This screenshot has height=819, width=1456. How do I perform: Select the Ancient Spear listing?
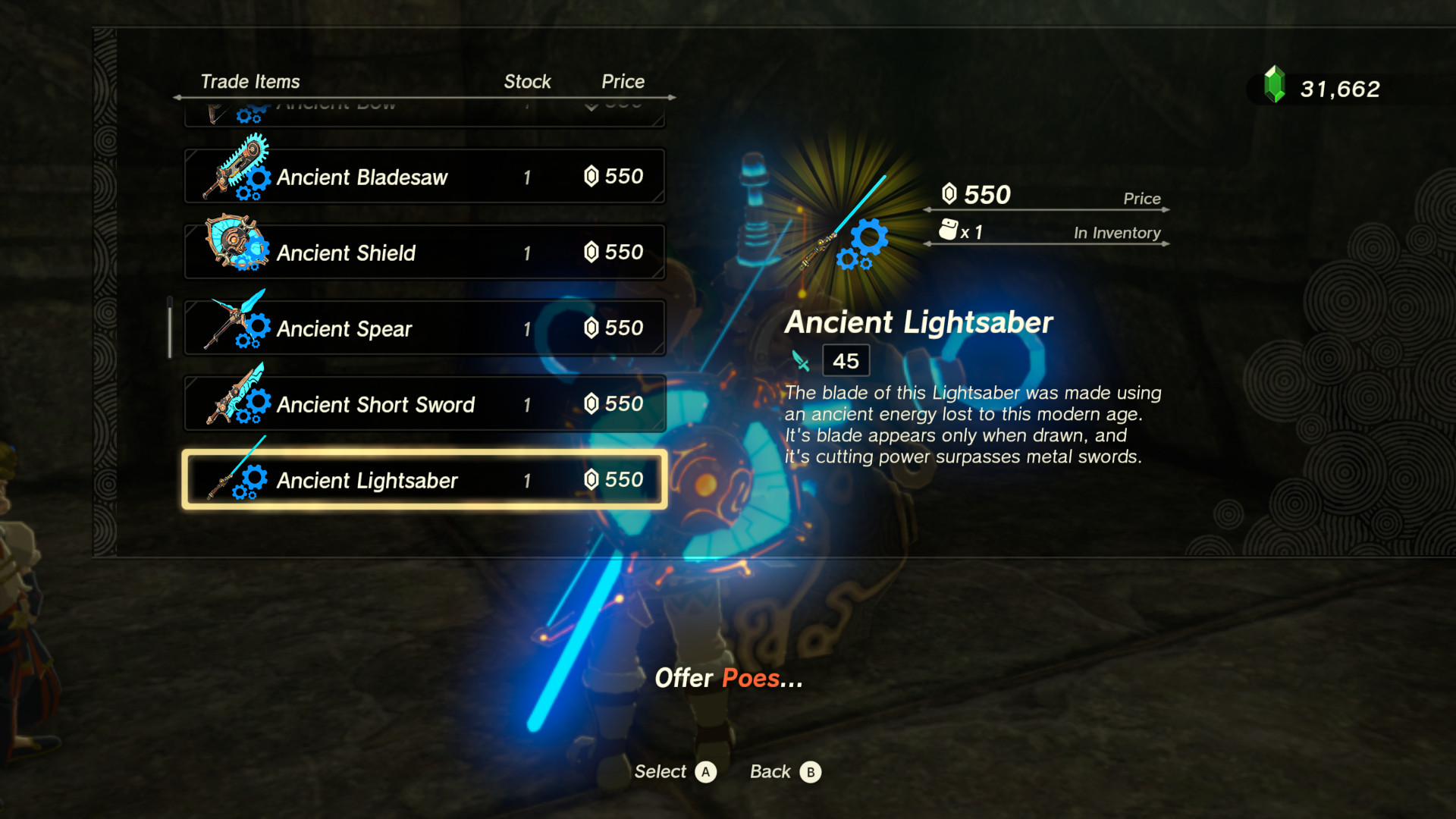click(x=425, y=328)
